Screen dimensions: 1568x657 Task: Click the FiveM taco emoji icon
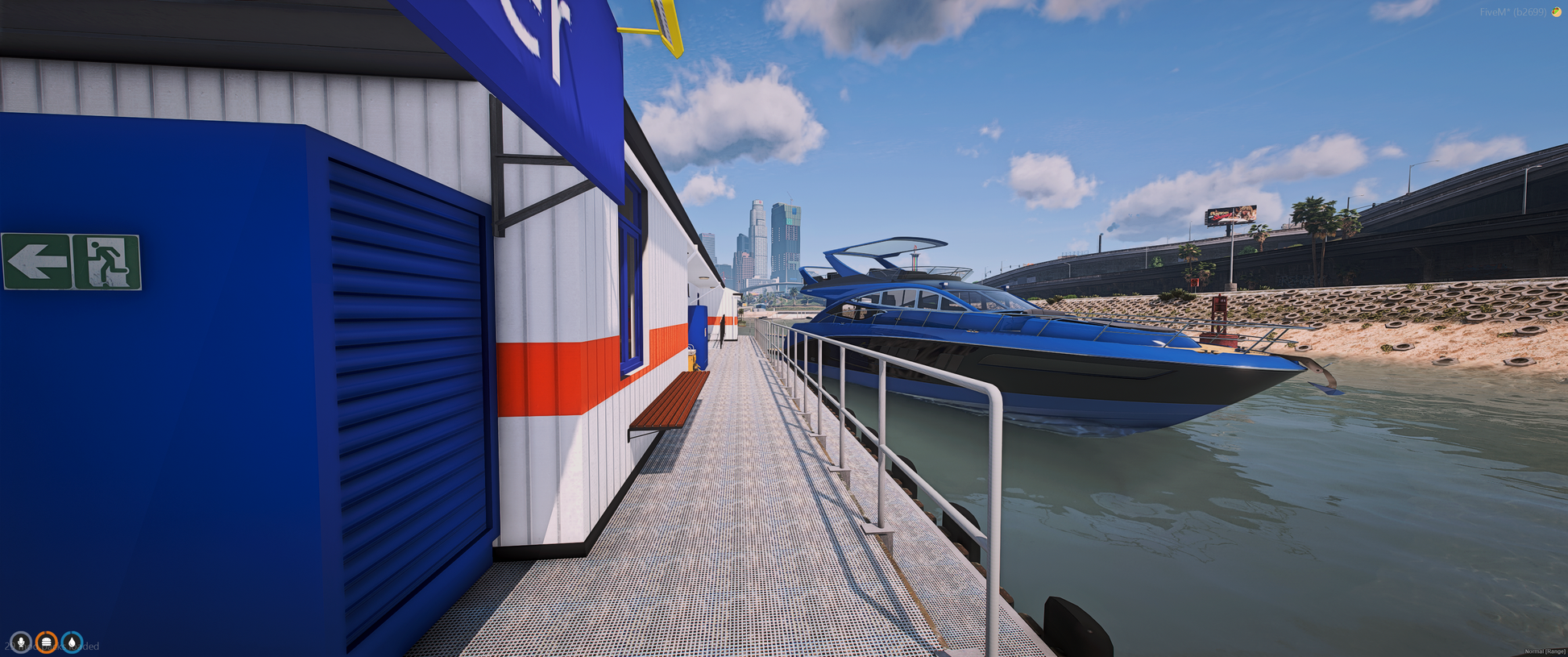[x=1556, y=12]
